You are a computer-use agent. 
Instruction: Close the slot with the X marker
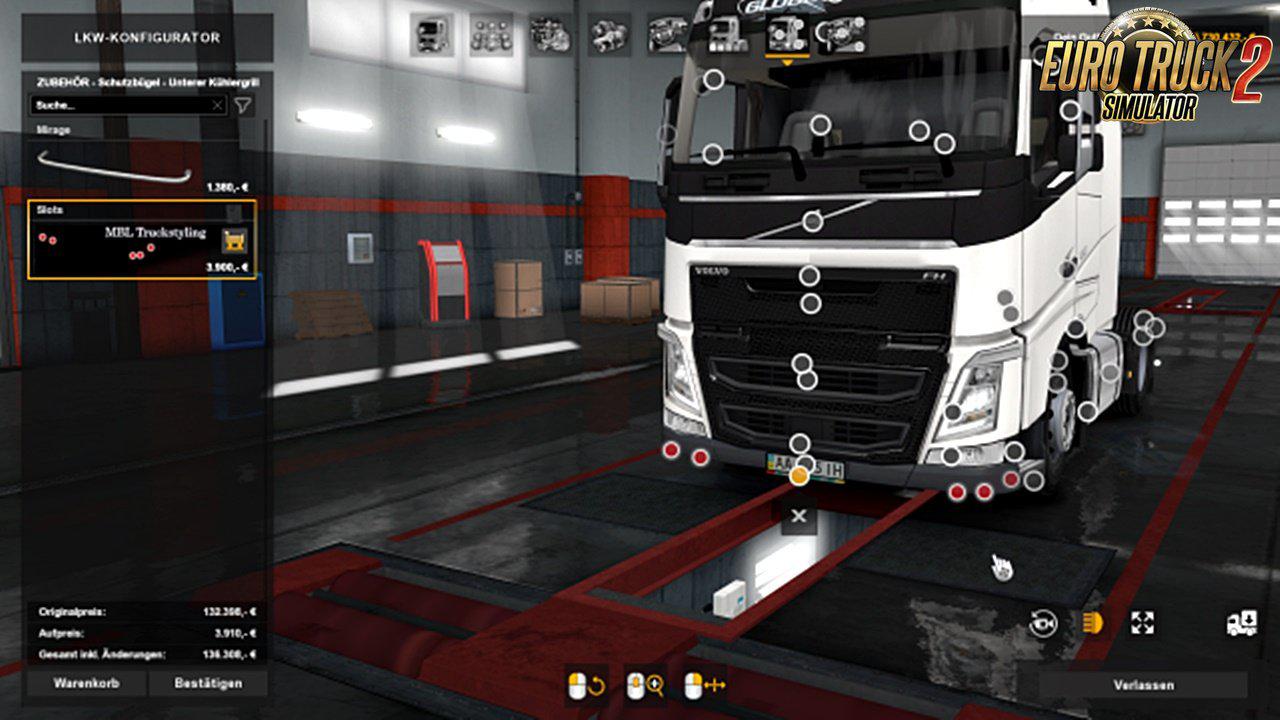click(x=798, y=516)
